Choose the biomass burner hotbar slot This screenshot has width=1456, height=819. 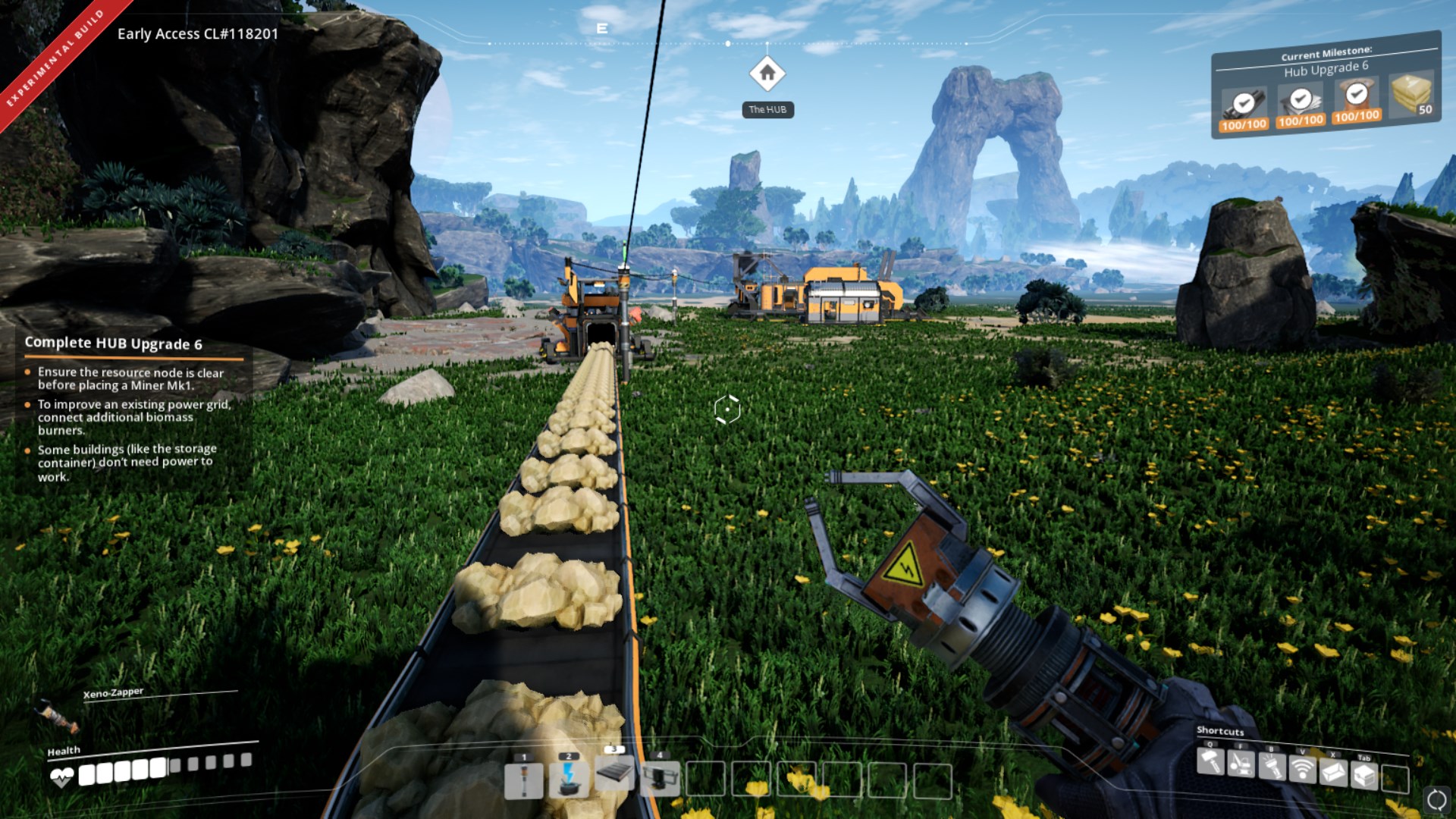point(569,780)
